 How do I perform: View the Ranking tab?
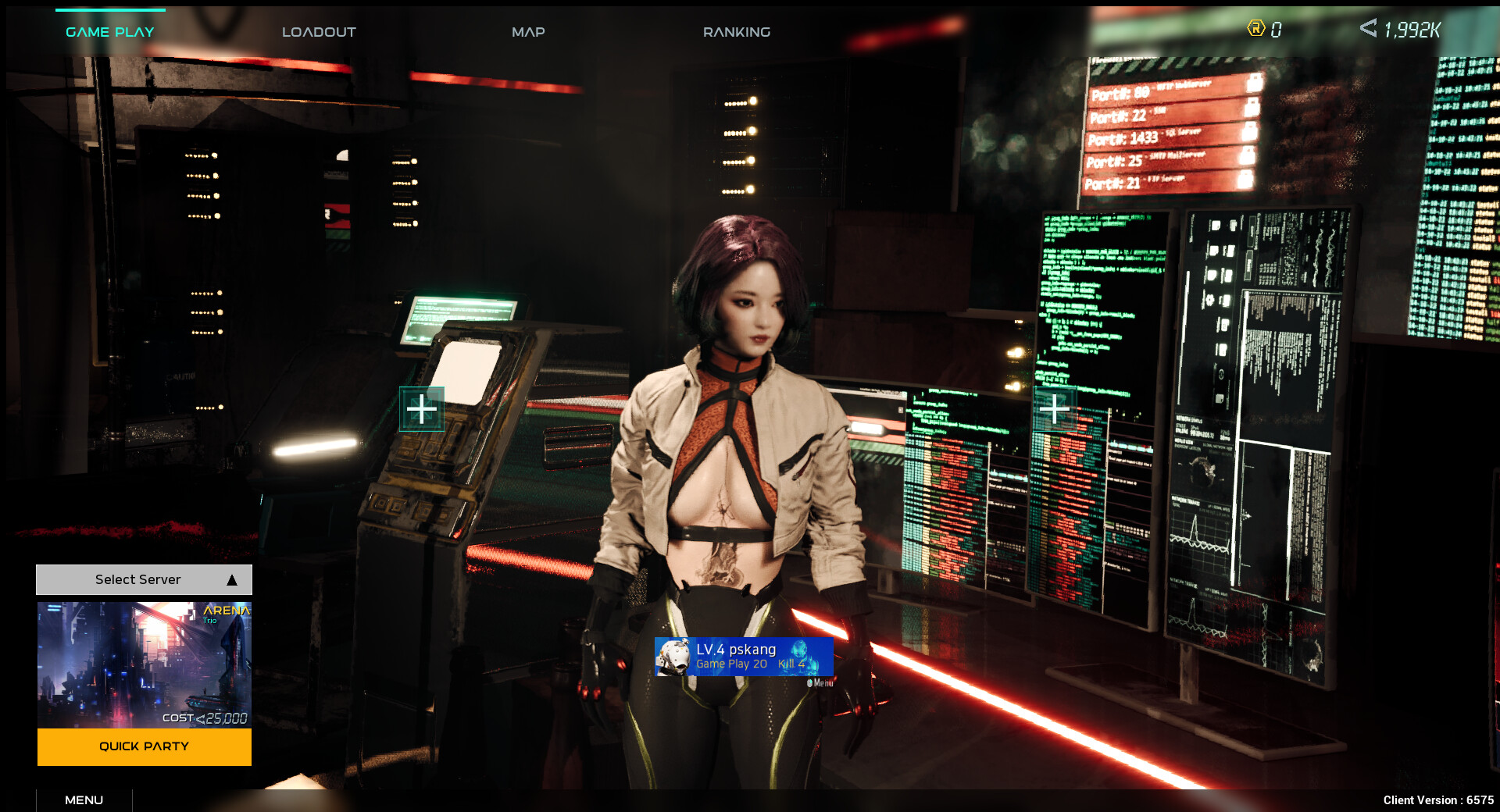tap(736, 32)
